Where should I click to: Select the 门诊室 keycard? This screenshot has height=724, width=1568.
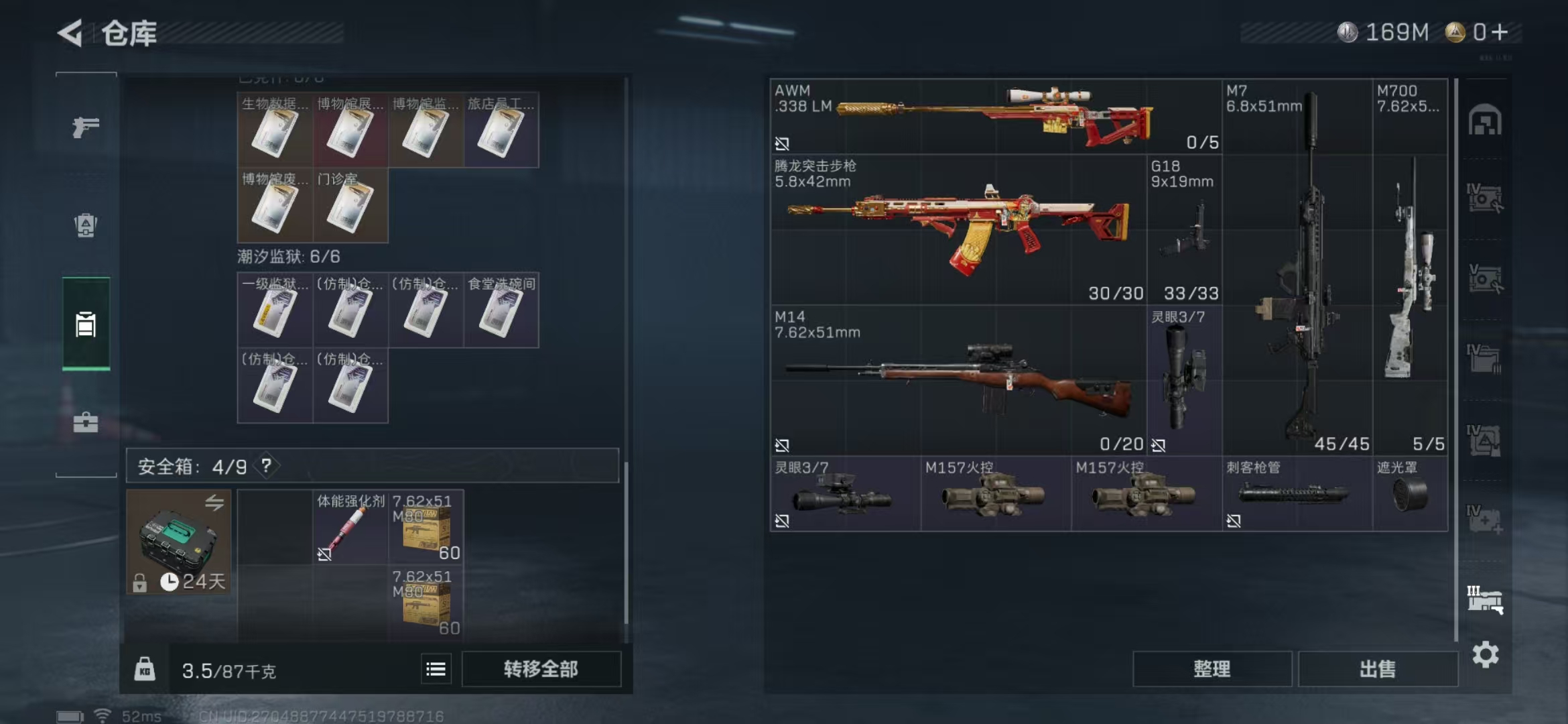click(x=350, y=205)
